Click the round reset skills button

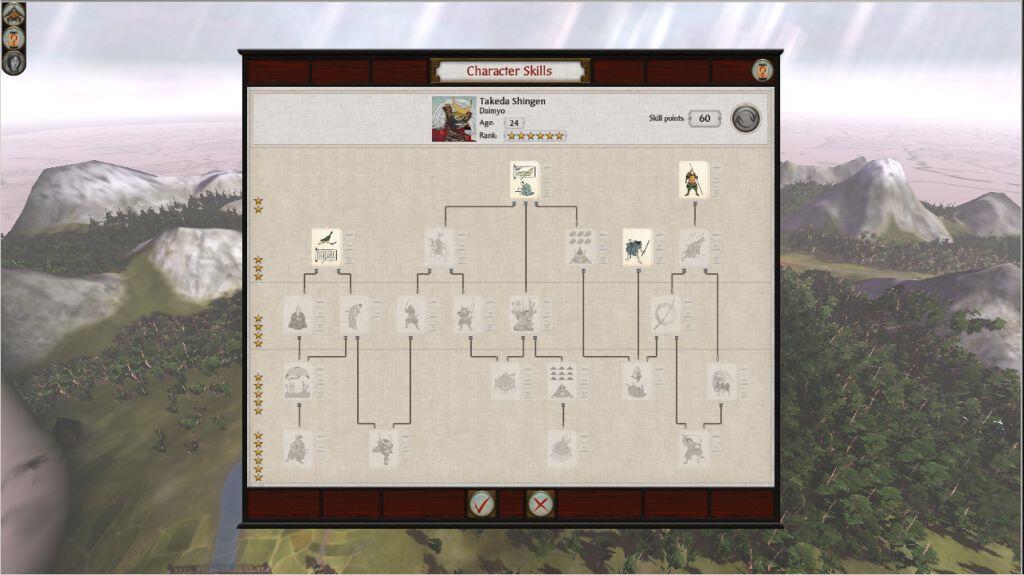tap(745, 118)
